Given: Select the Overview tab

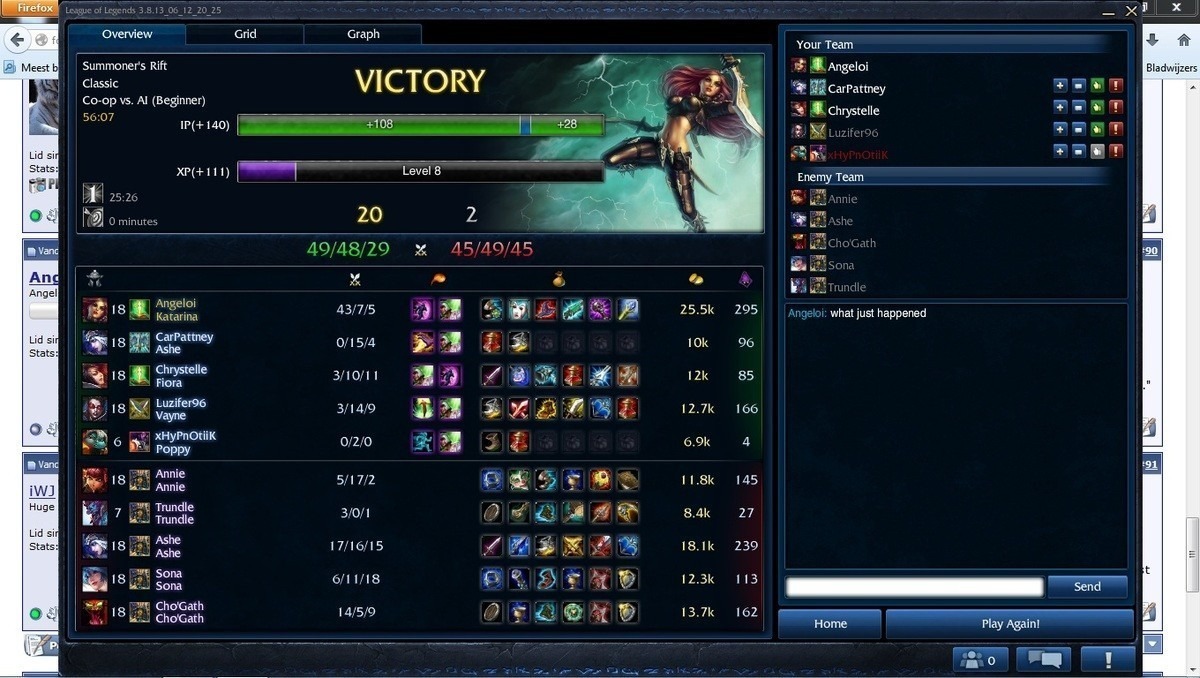Looking at the screenshot, I should (x=127, y=34).
